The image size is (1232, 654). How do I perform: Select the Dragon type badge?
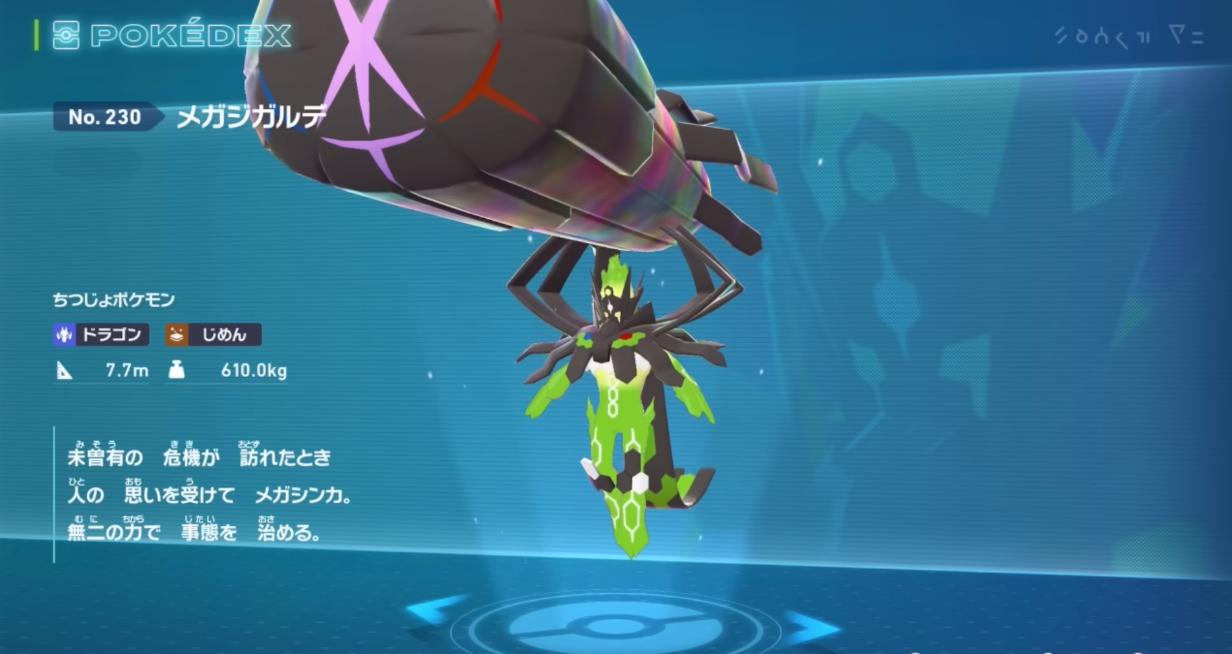[102, 335]
